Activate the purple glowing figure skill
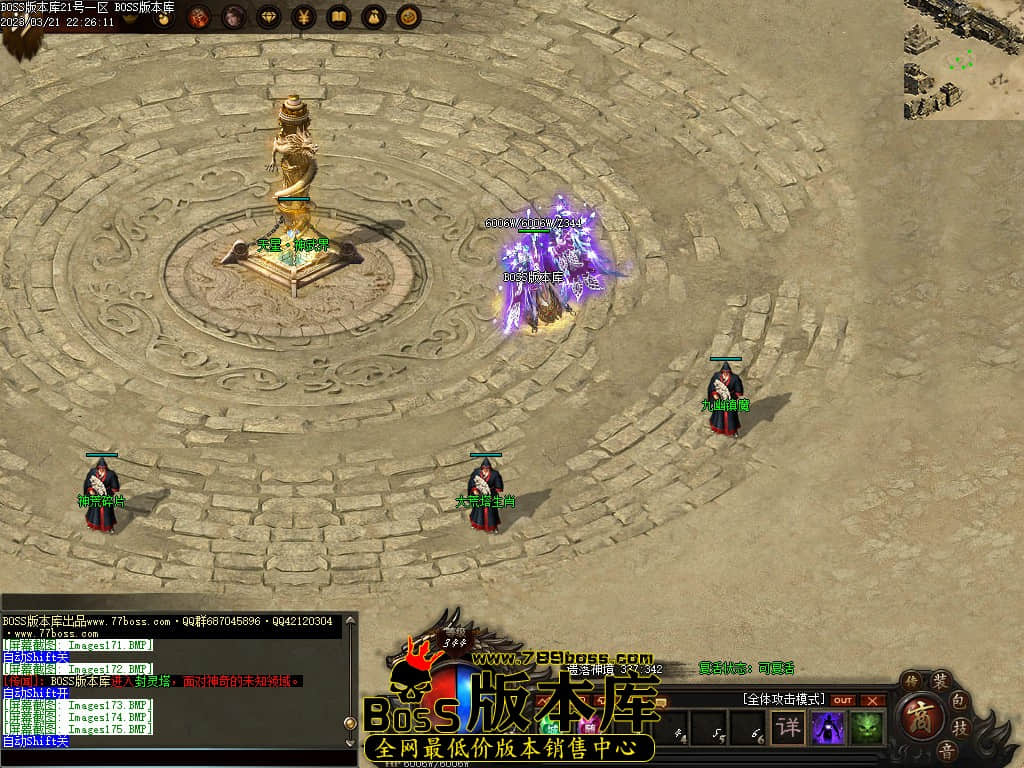The image size is (1024, 768). click(x=828, y=727)
